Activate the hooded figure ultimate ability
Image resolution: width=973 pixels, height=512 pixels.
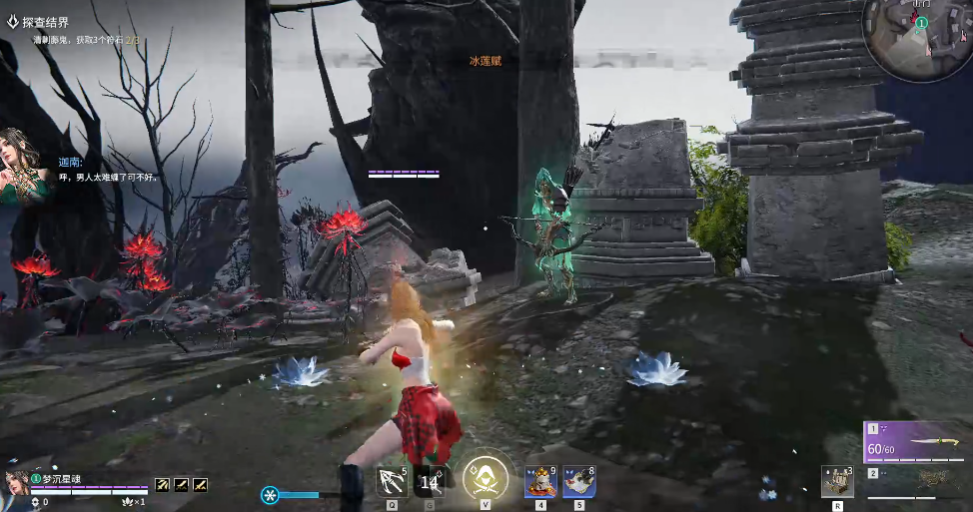[x=485, y=477]
